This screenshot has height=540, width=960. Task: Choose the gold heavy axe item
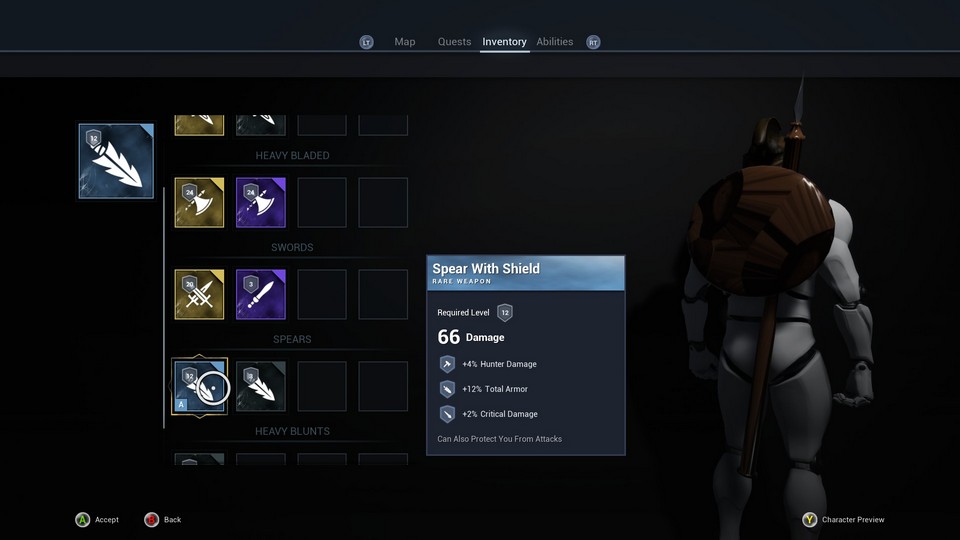click(200, 203)
